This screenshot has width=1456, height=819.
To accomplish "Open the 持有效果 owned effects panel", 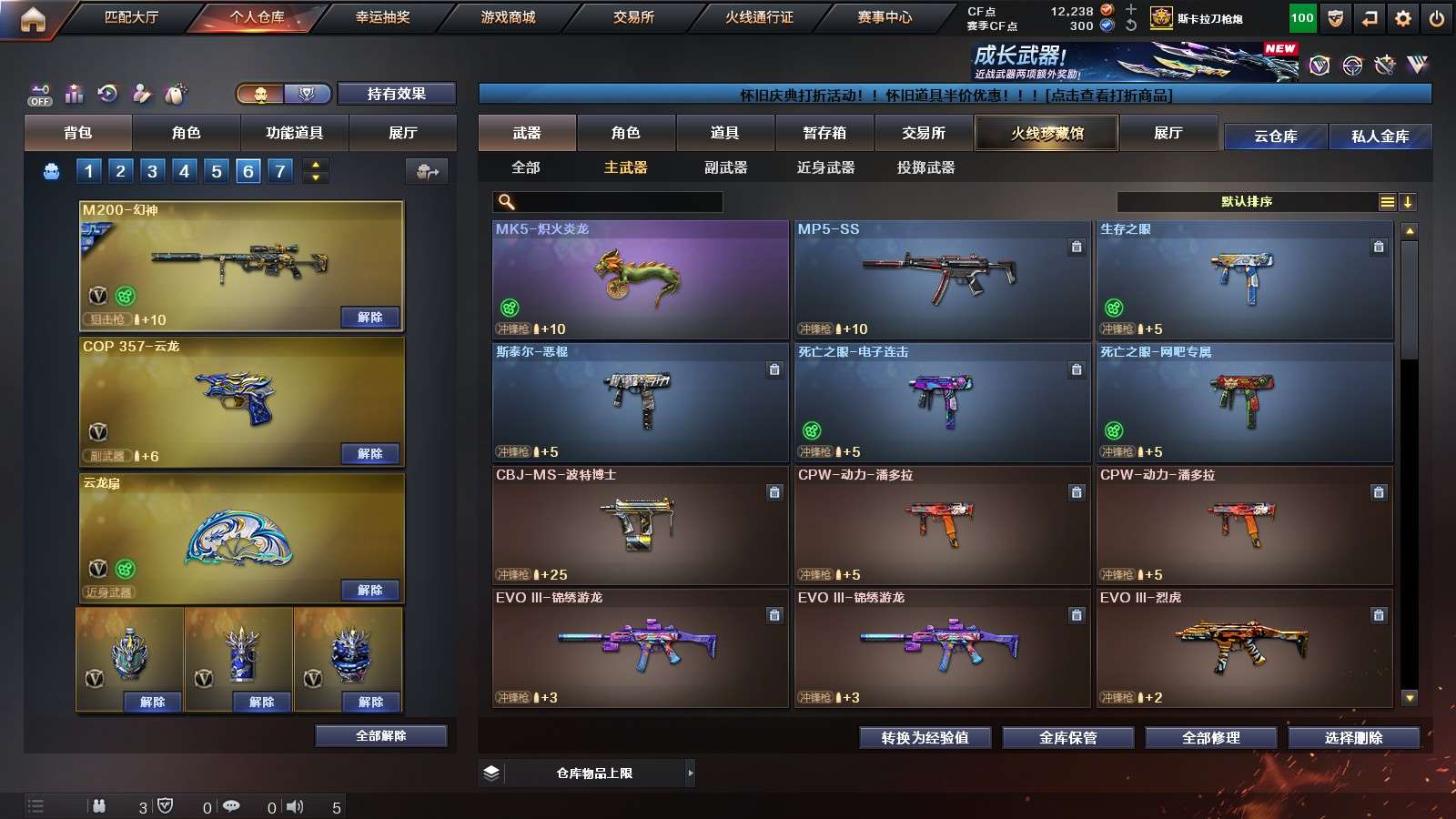I will tap(396, 94).
